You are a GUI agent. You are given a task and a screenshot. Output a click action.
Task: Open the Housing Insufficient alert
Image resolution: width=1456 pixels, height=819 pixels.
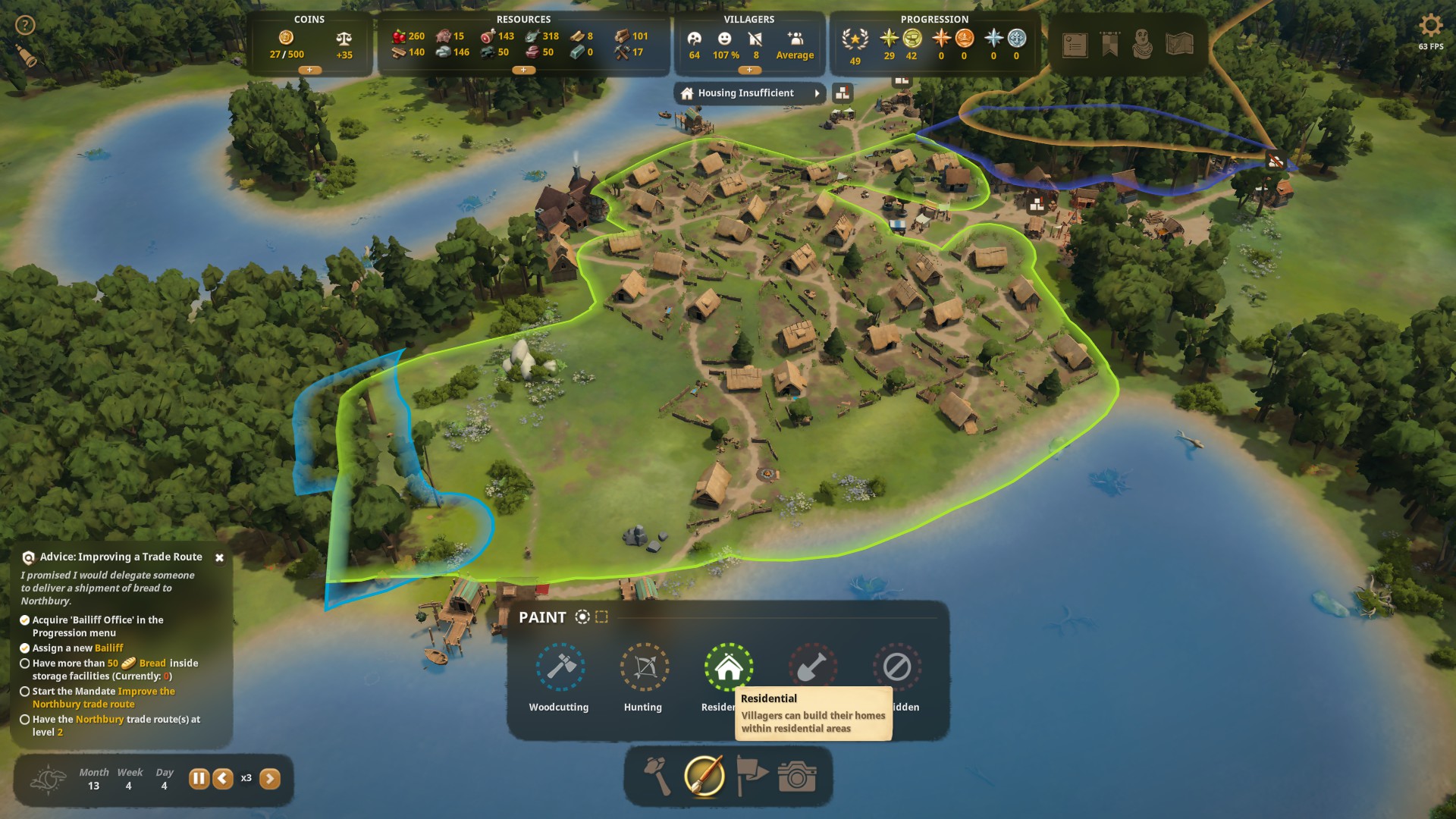[748, 93]
